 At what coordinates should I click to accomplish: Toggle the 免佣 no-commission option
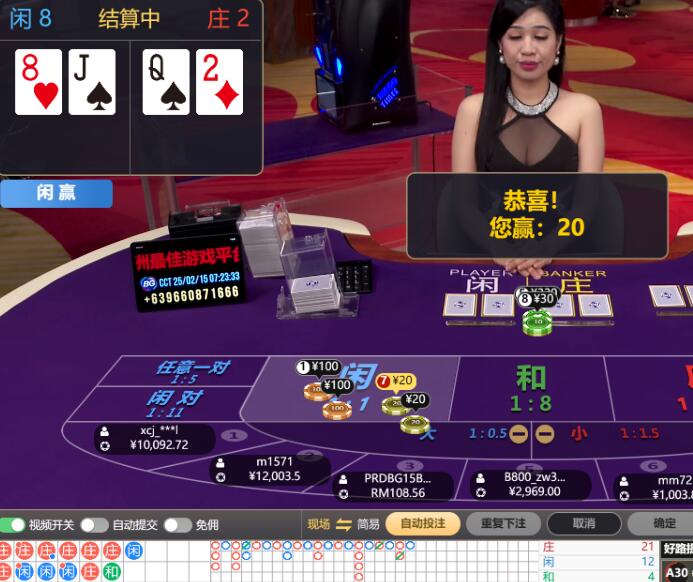pos(178,524)
